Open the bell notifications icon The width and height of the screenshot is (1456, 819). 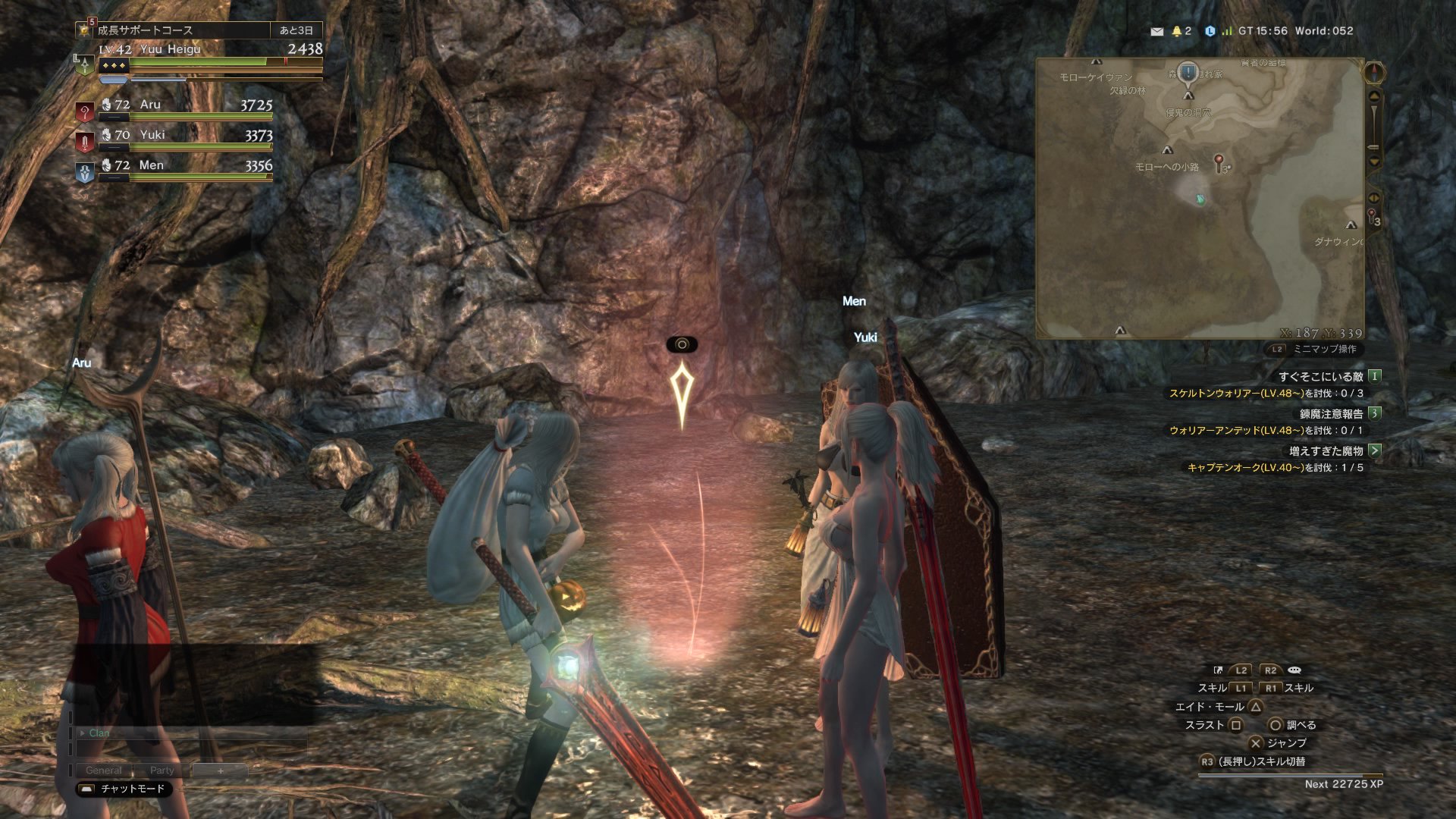point(1177,32)
